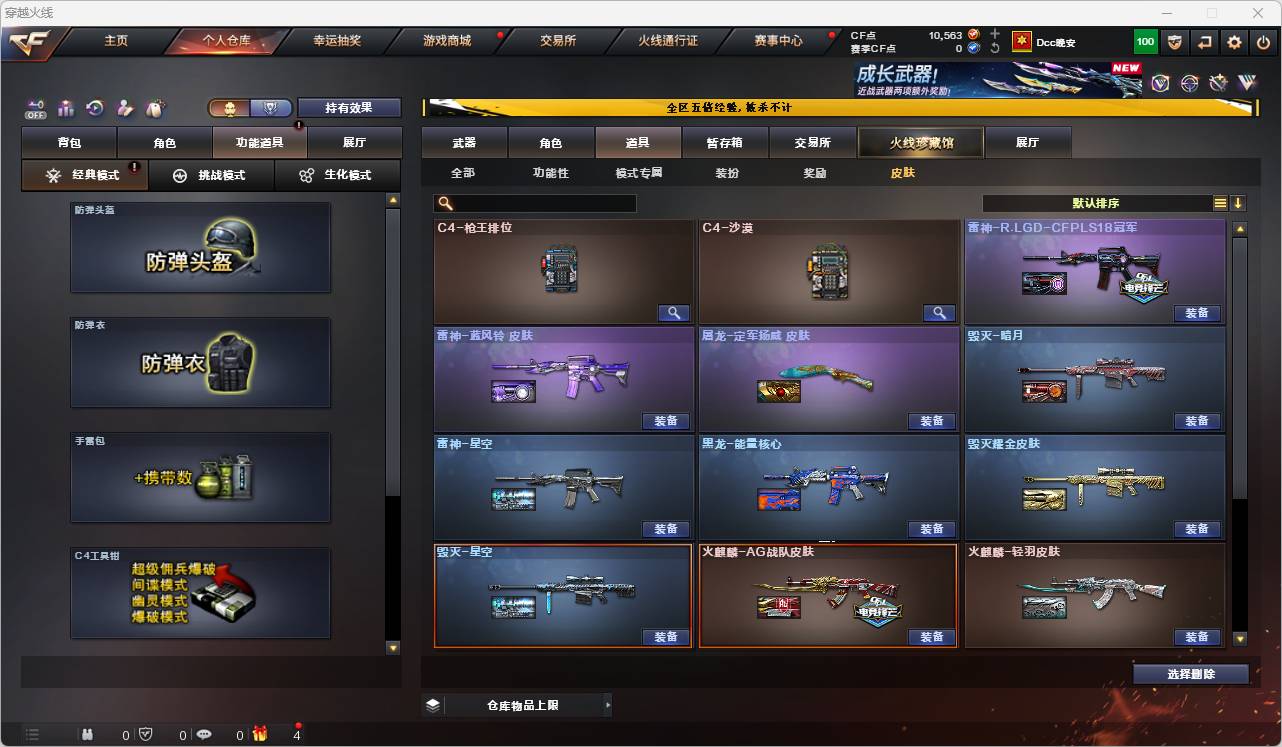Viewport: 1282px width, 747px height.
Task: Click the gift box icon in the bottom status bar
Action: coord(261,734)
